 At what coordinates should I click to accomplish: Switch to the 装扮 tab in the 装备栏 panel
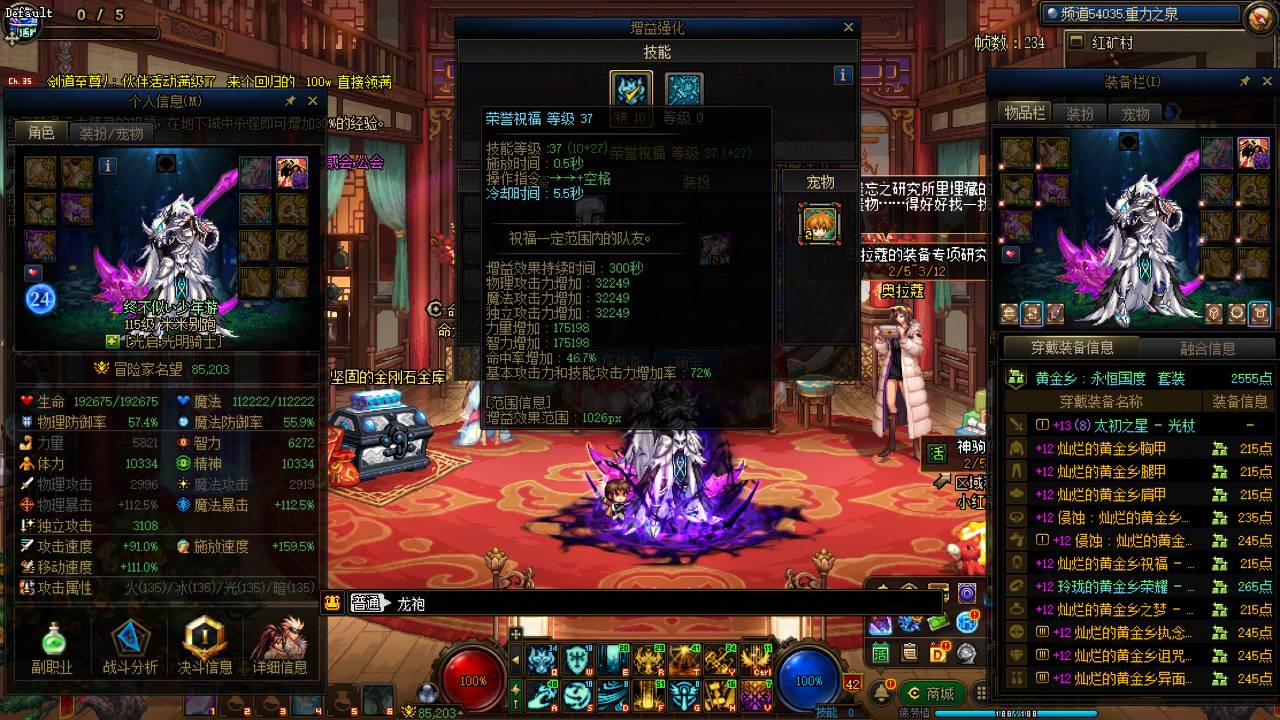tap(1083, 113)
